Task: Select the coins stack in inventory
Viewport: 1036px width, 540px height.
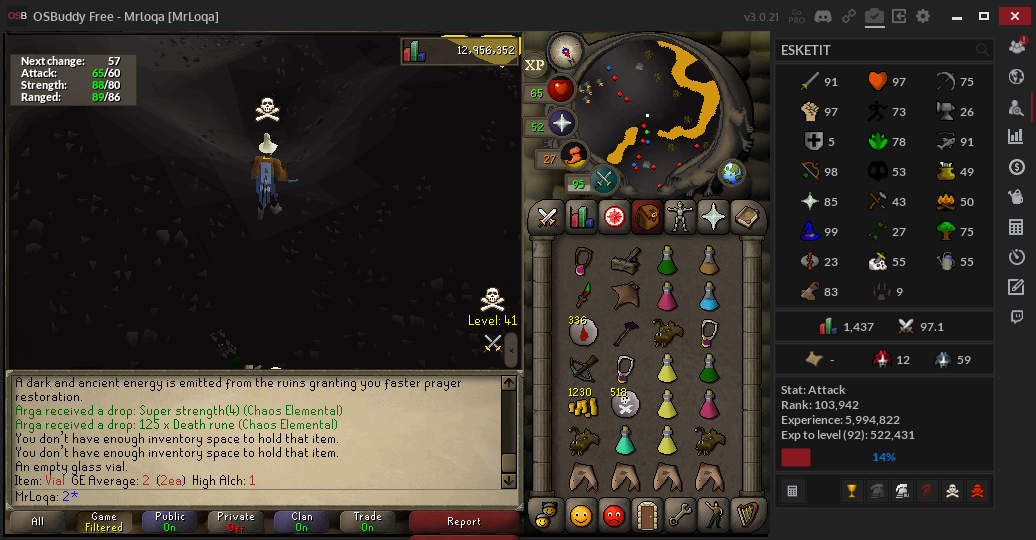Action: [582, 404]
